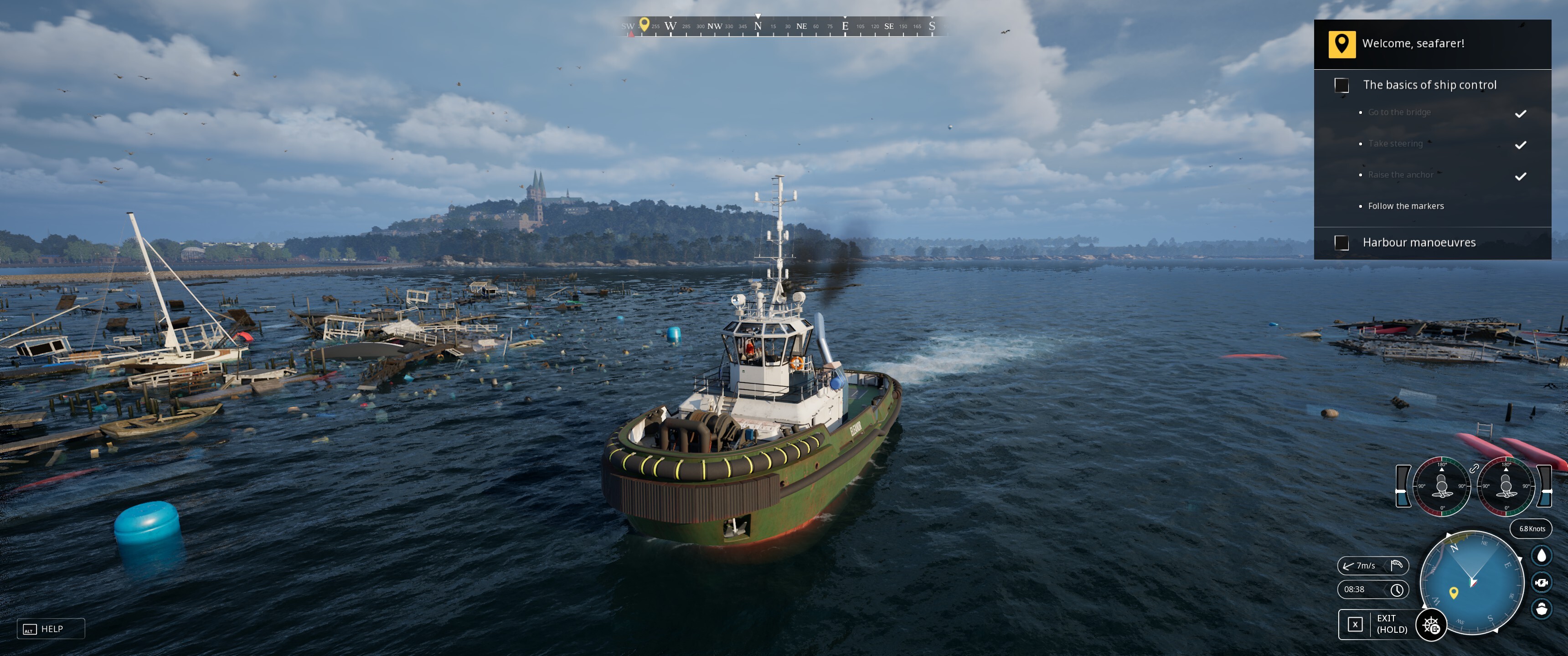Select The basics of ship control objective
The height and width of the screenshot is (656, 1568).
pyautogui.click(x=1429, y=85)
